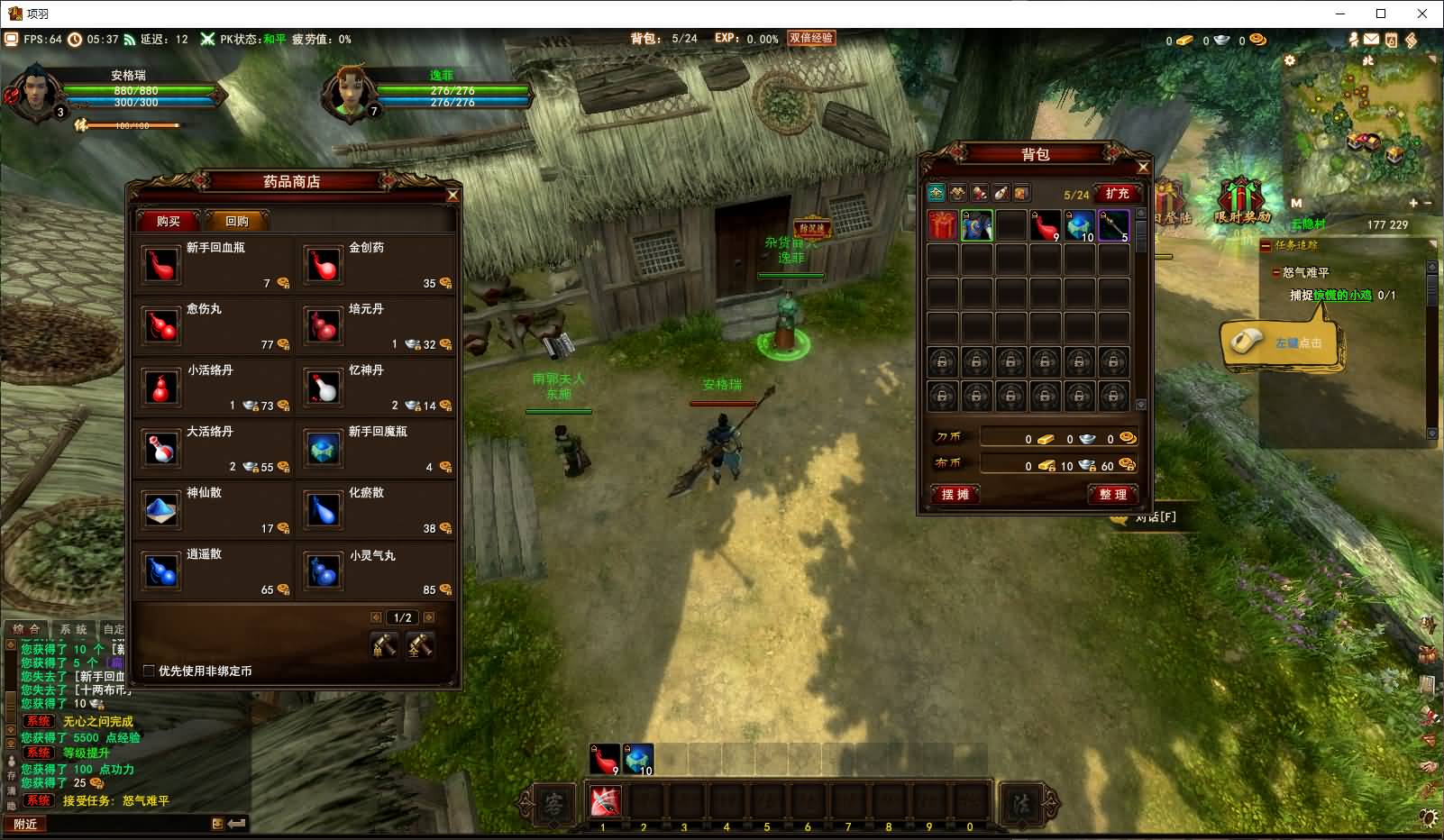Select the red gift box in bag
Image resolution: width=1444 pixels, height=840 pixels.
[x=943, y=225]
